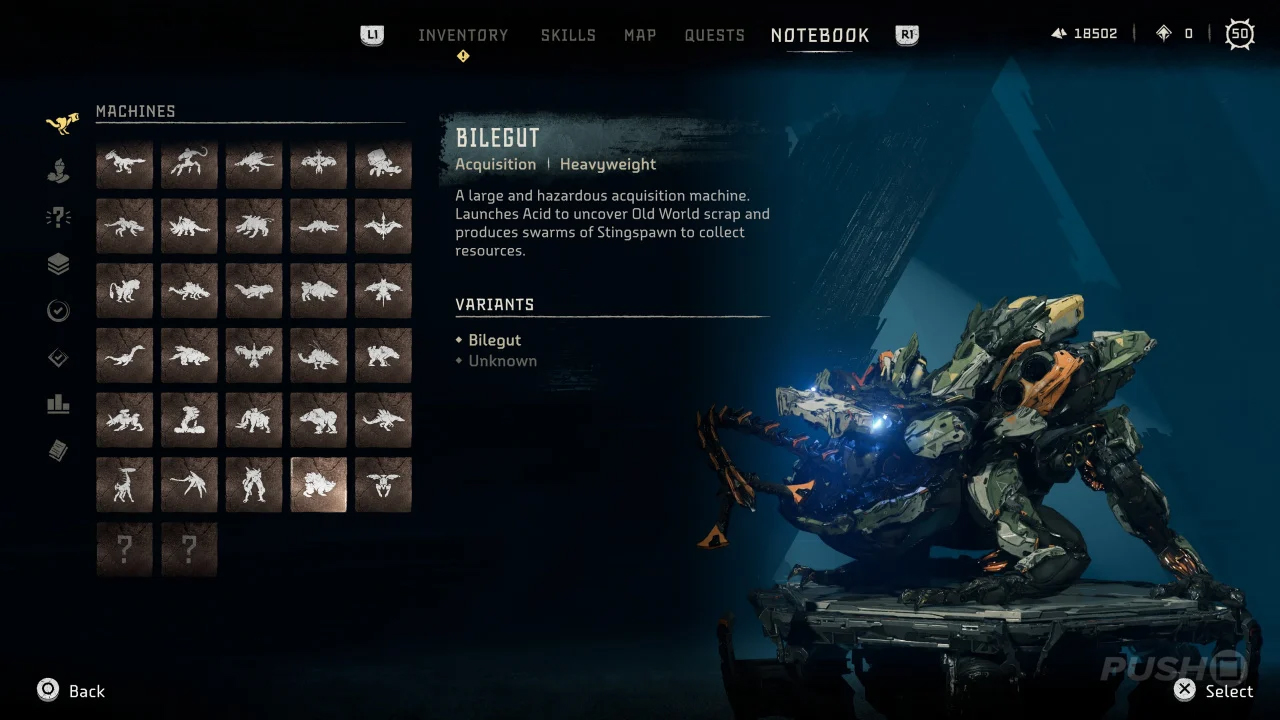Image resolution: width=1280 pixels, height=720 pixels.
Task: Choose the Bilegut variant entry
Action: click(494, 340)
